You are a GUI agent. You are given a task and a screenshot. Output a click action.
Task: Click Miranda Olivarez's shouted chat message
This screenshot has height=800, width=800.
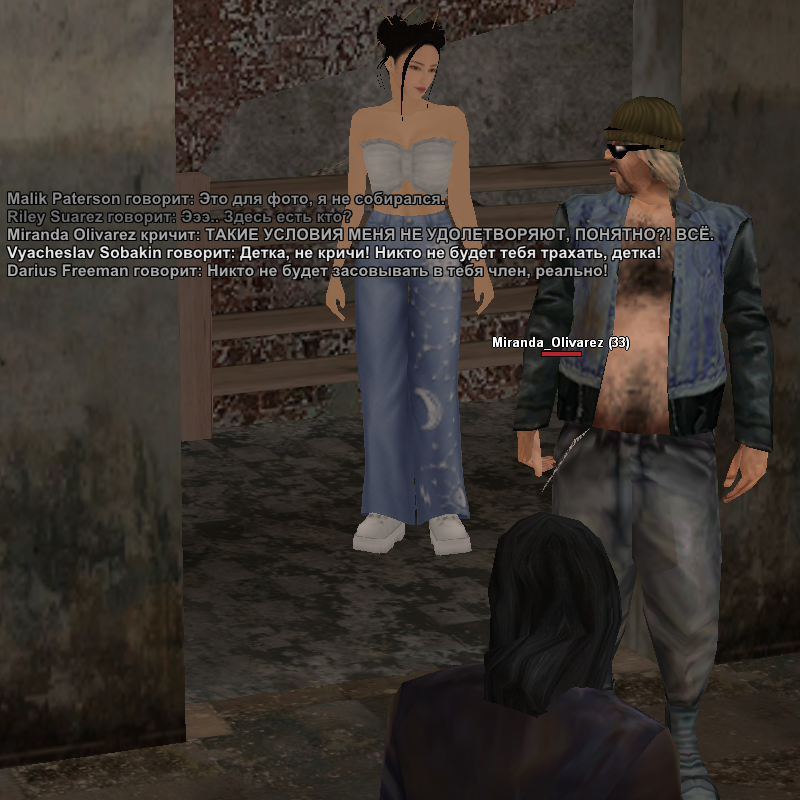(360, 234)
